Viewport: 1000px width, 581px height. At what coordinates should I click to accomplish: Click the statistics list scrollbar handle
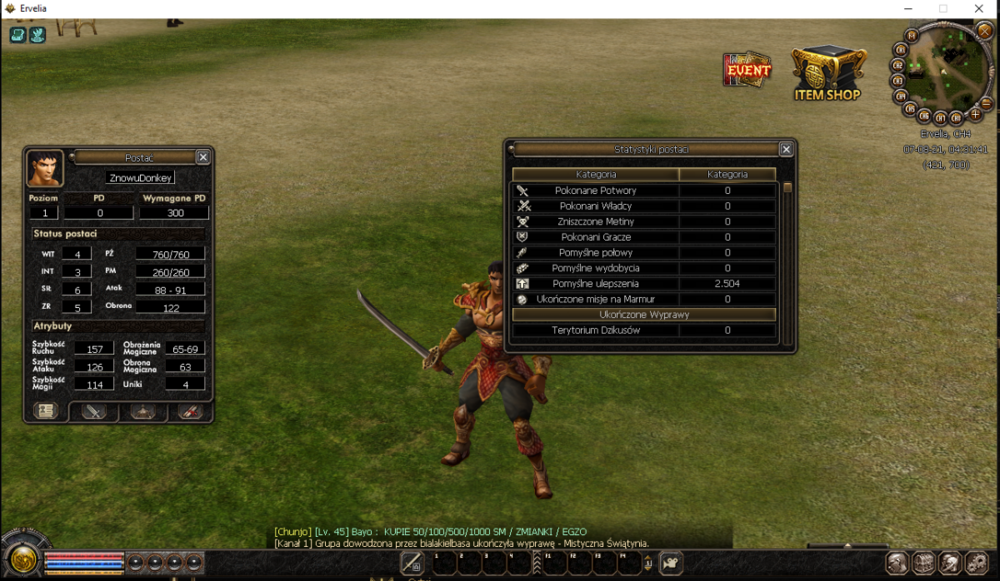(787, 187)
